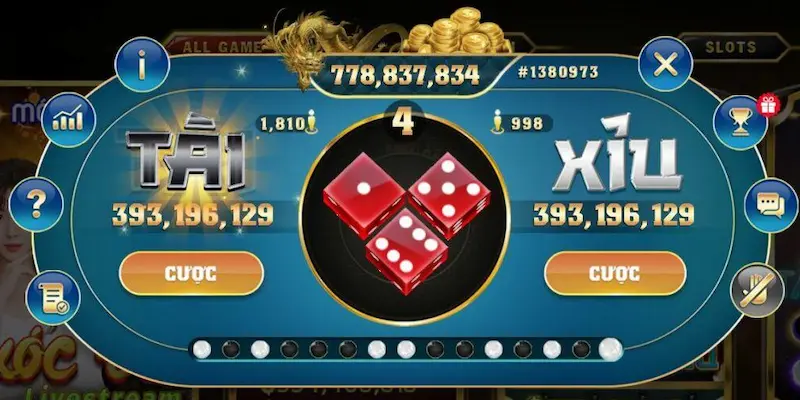Place a bet on Xỉu with Cược

pyautogui.click(x=615, y=272)
